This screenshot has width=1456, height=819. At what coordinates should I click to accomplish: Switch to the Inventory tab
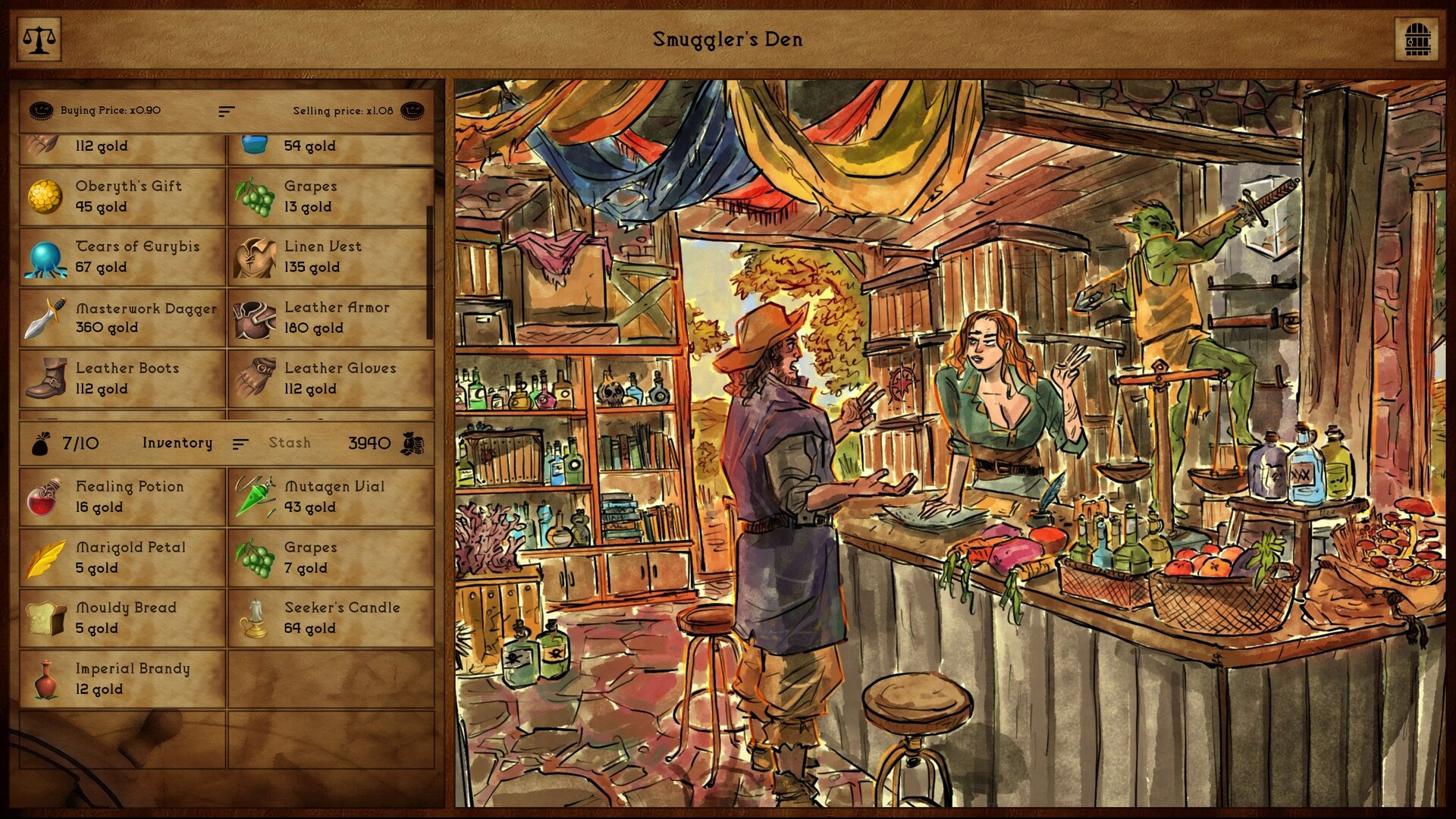177,443
